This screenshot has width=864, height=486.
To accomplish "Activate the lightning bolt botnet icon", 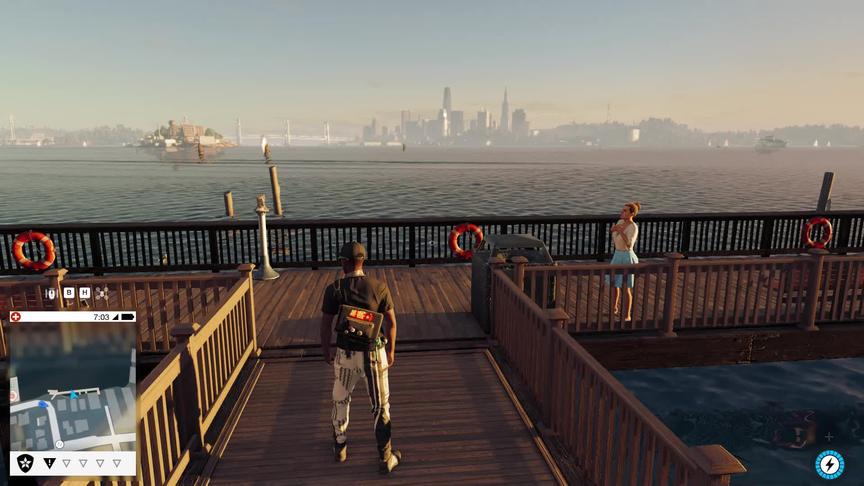I will 829,464.
